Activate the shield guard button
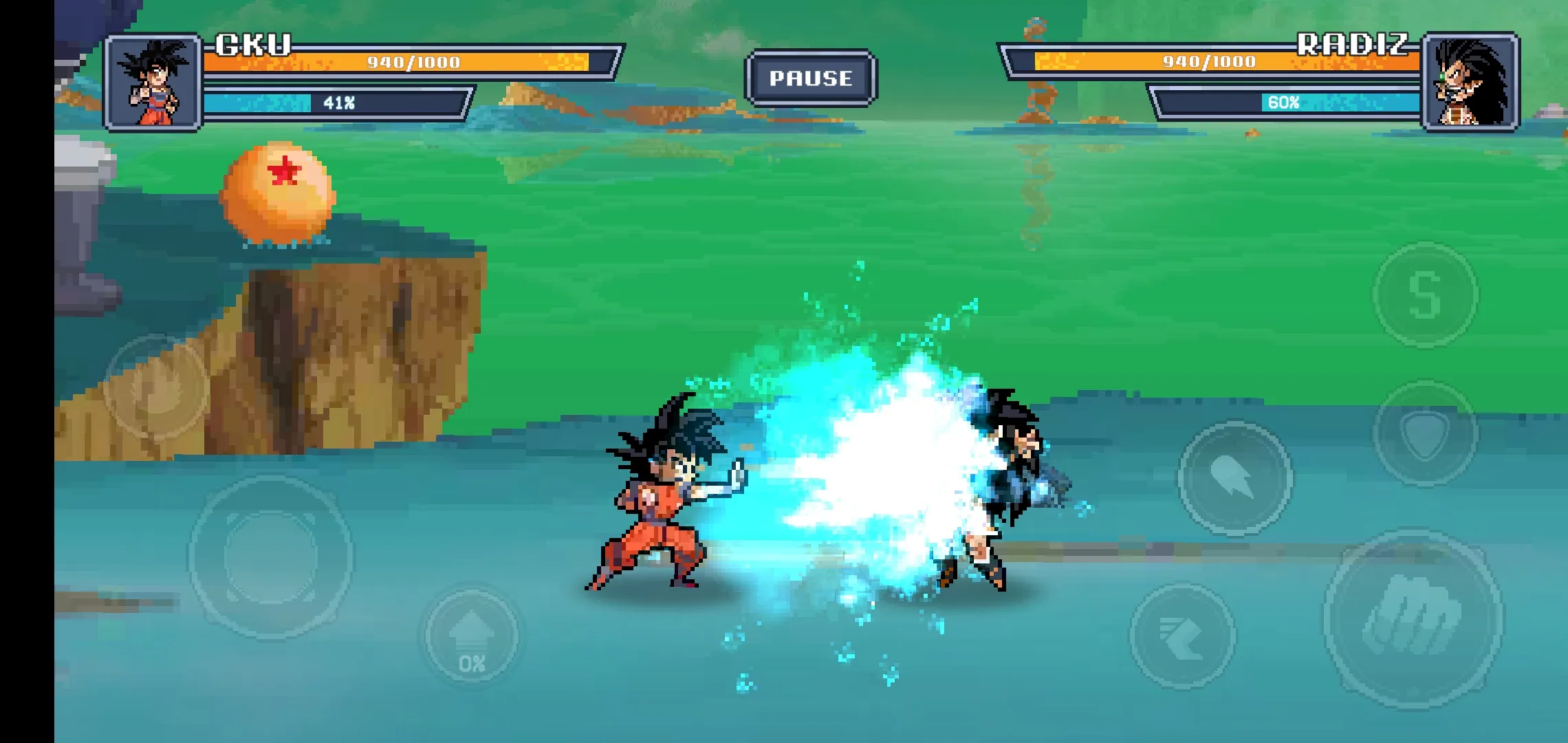The image size is (1568, 743). click(x=1425, y=433)
